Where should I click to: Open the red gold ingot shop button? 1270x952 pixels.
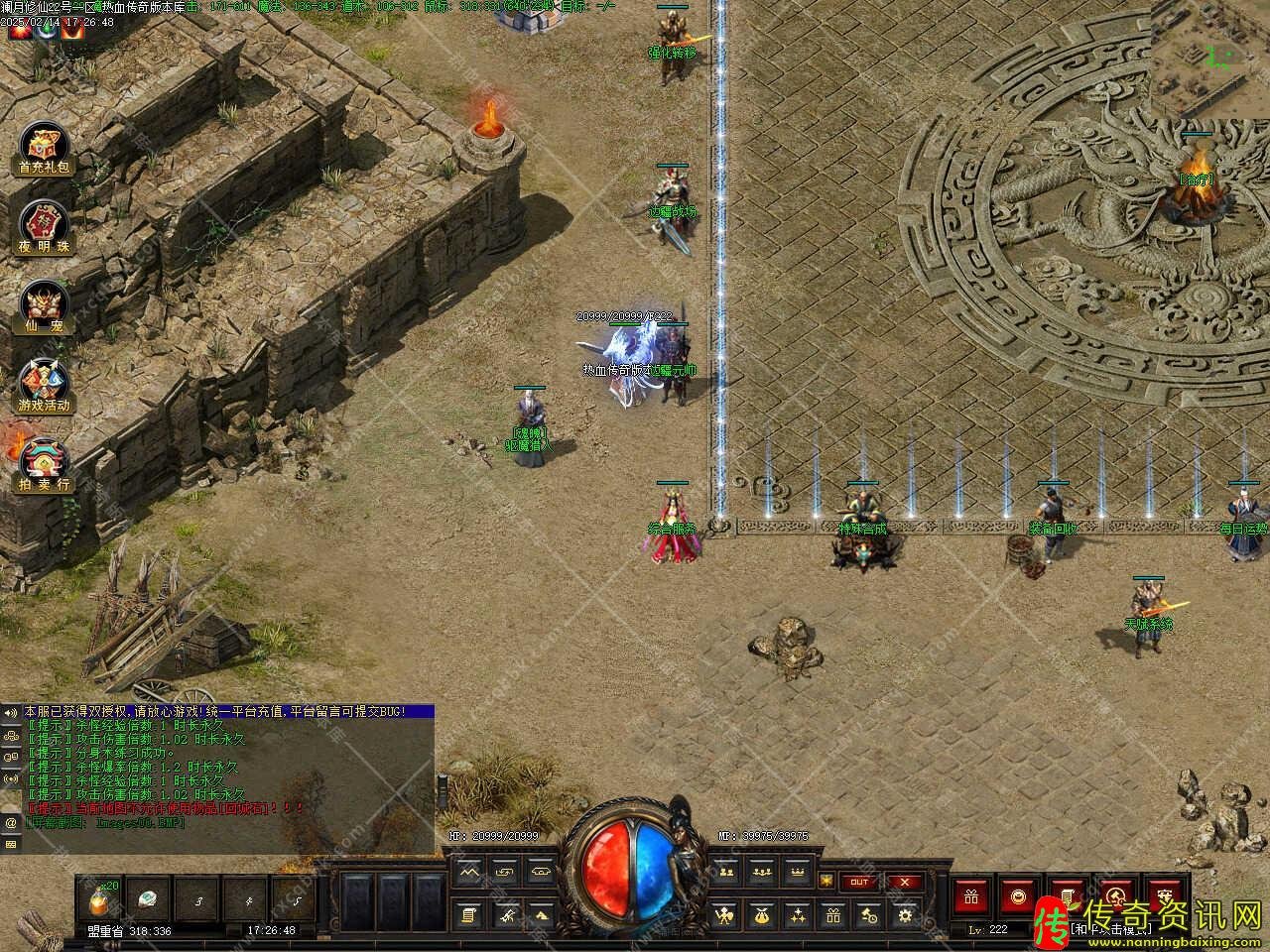point(1017,896)
